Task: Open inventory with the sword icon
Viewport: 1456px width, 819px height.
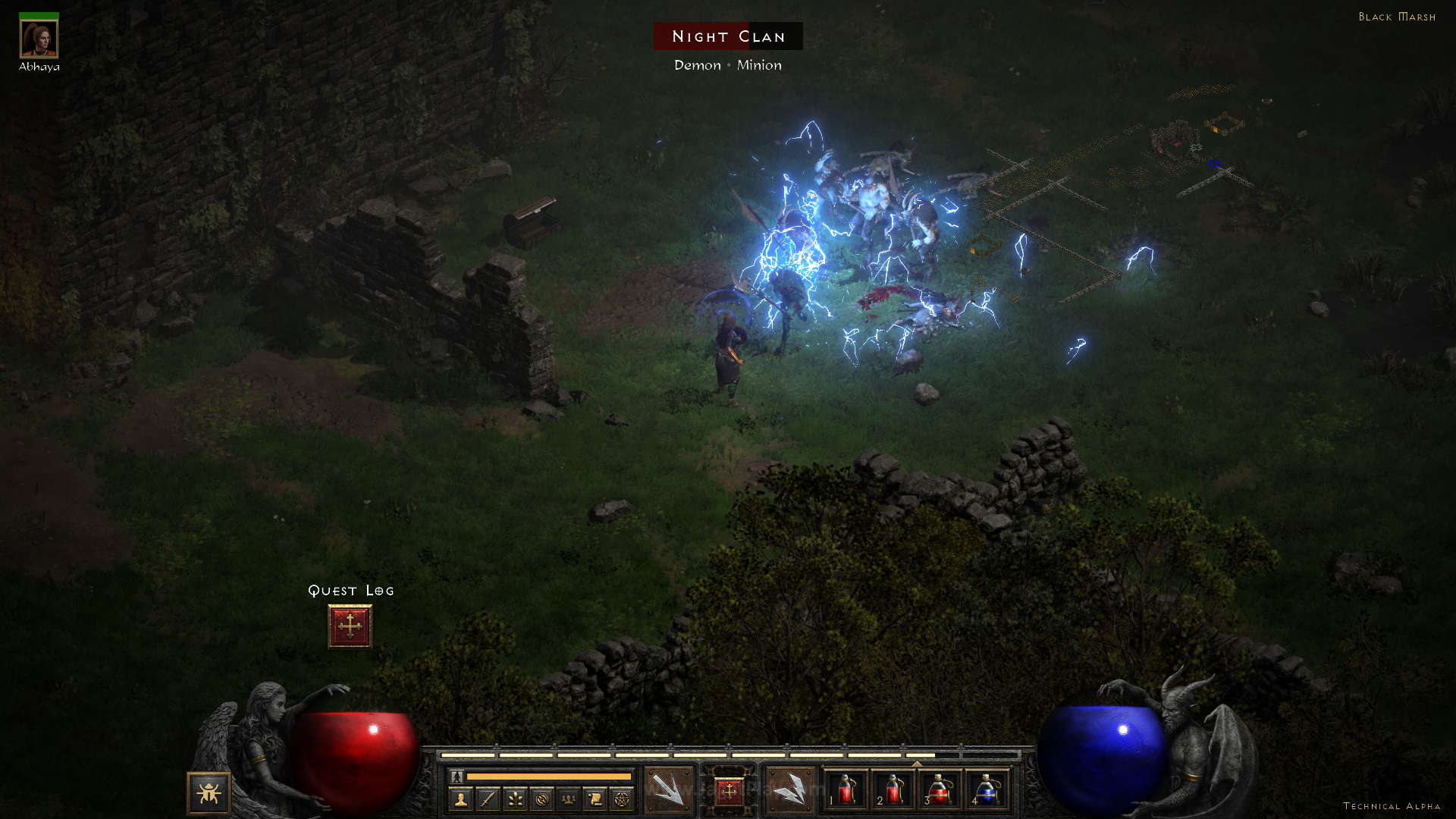Action: [488, 799]
